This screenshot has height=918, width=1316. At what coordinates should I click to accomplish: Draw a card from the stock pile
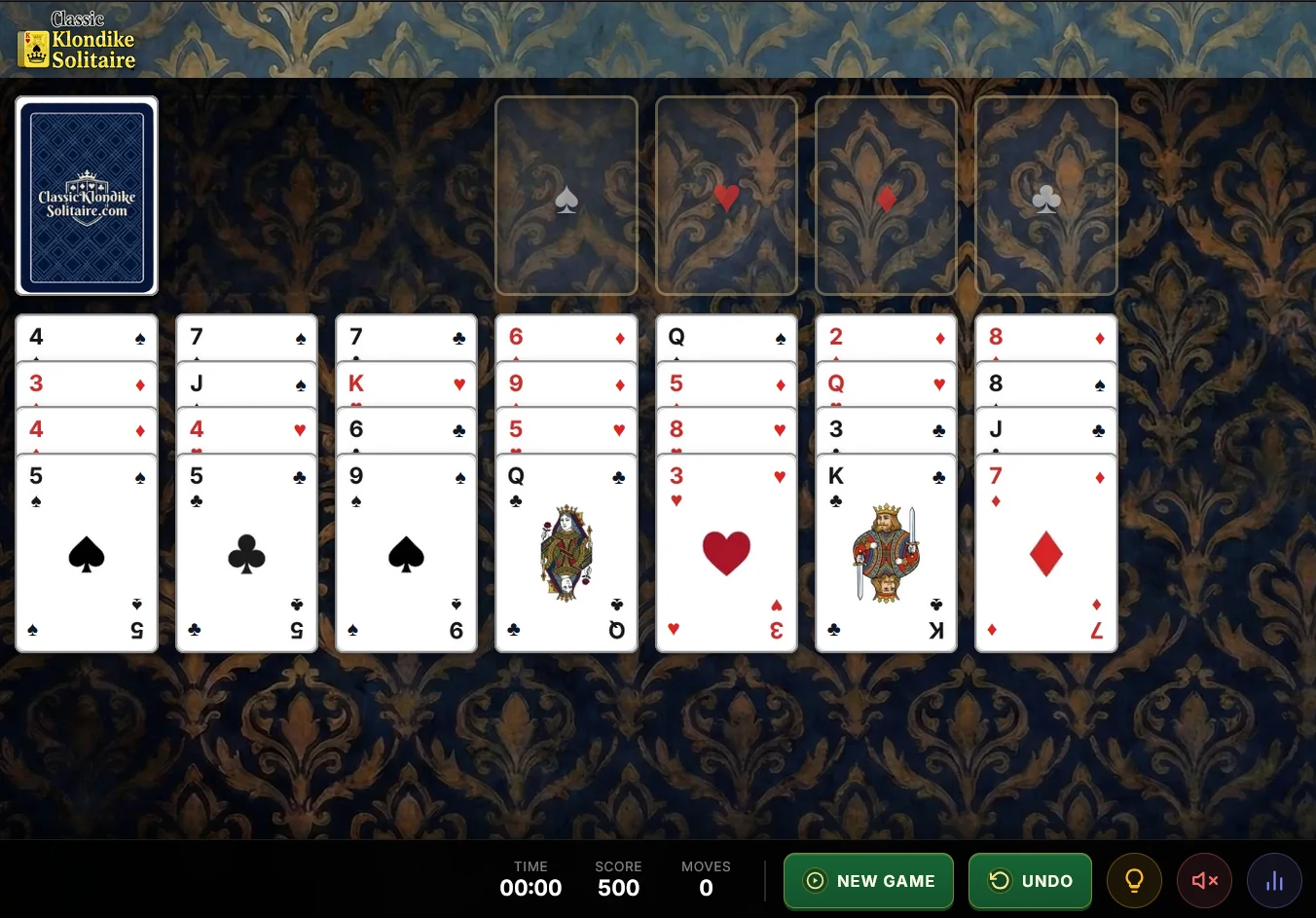(87, 196)
